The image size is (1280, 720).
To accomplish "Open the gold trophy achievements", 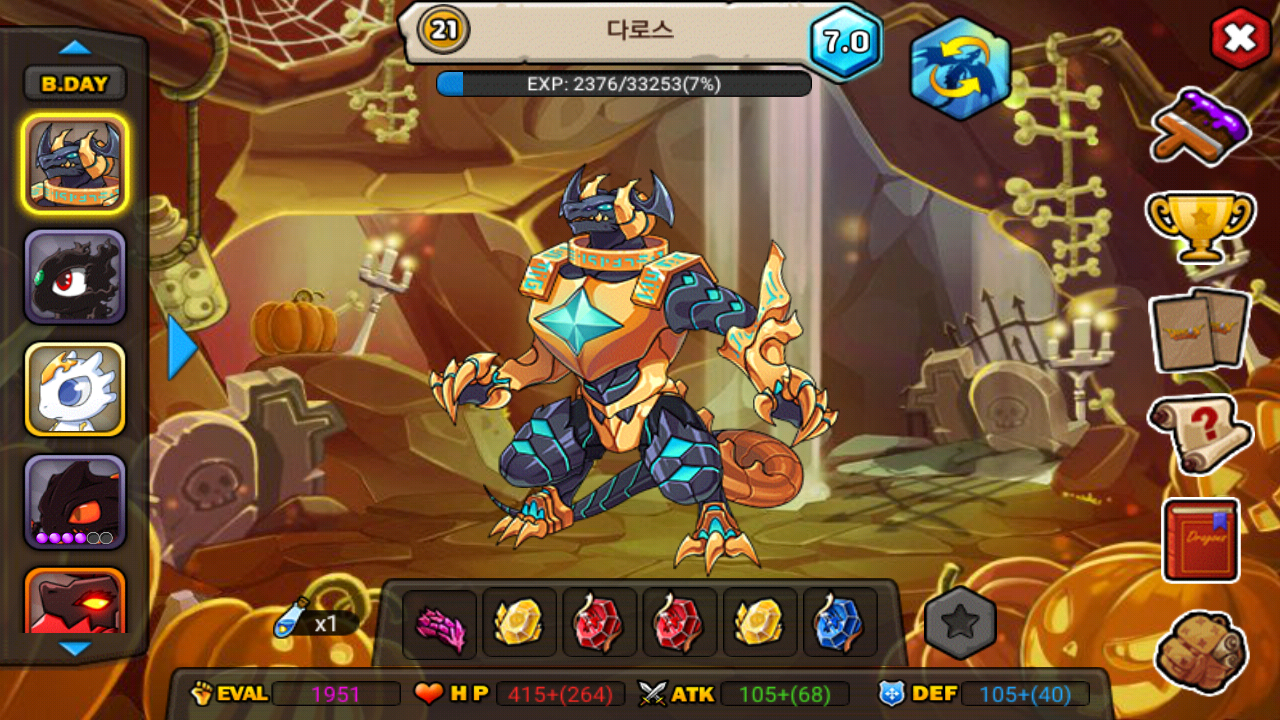I will click(x=1200, y=225).
